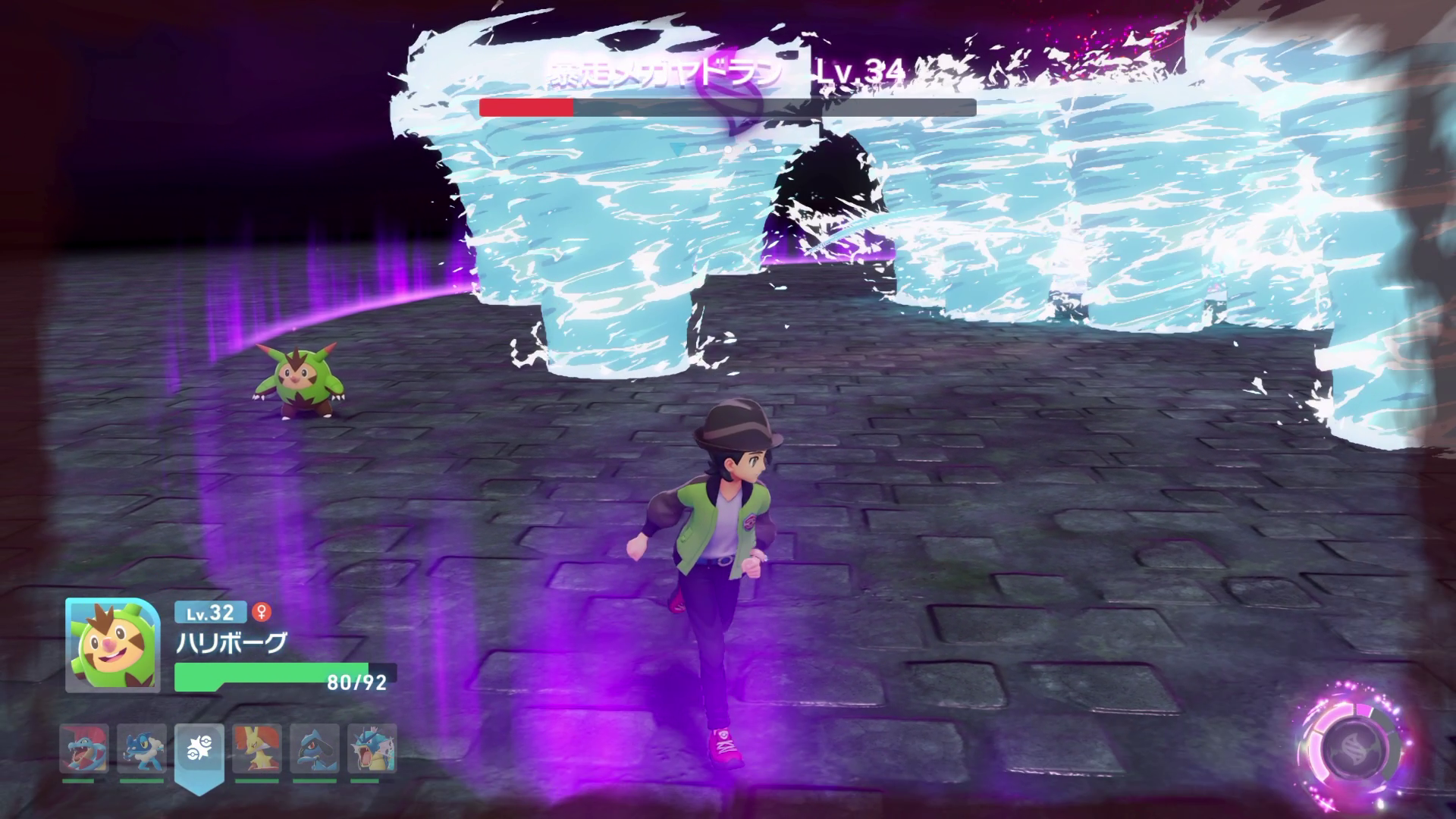This screenshot has height=819, width=1456.
Task: Choose Braixen from the party bar
Action: (x=257, y=748)
